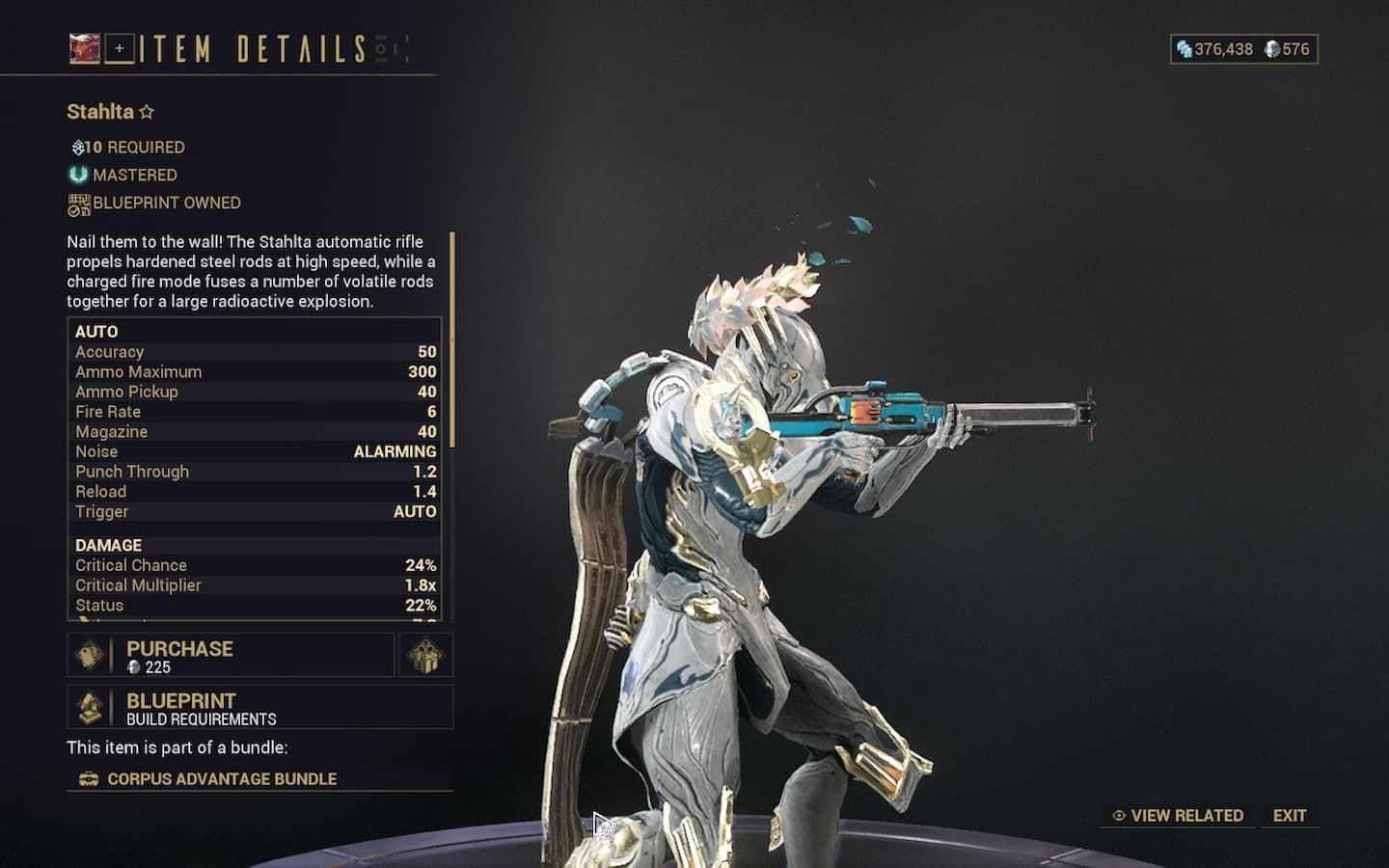Open the View Related menu entry
The image size is (1389, 868).
point(1186,815)
